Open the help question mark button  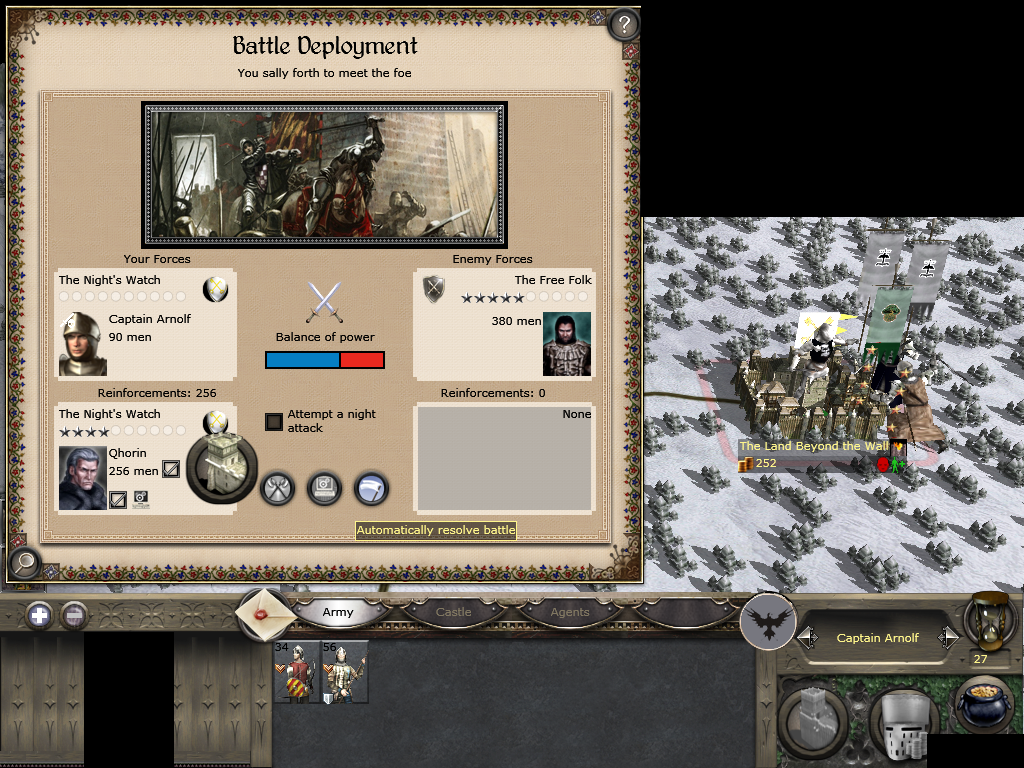click(623, 24)
